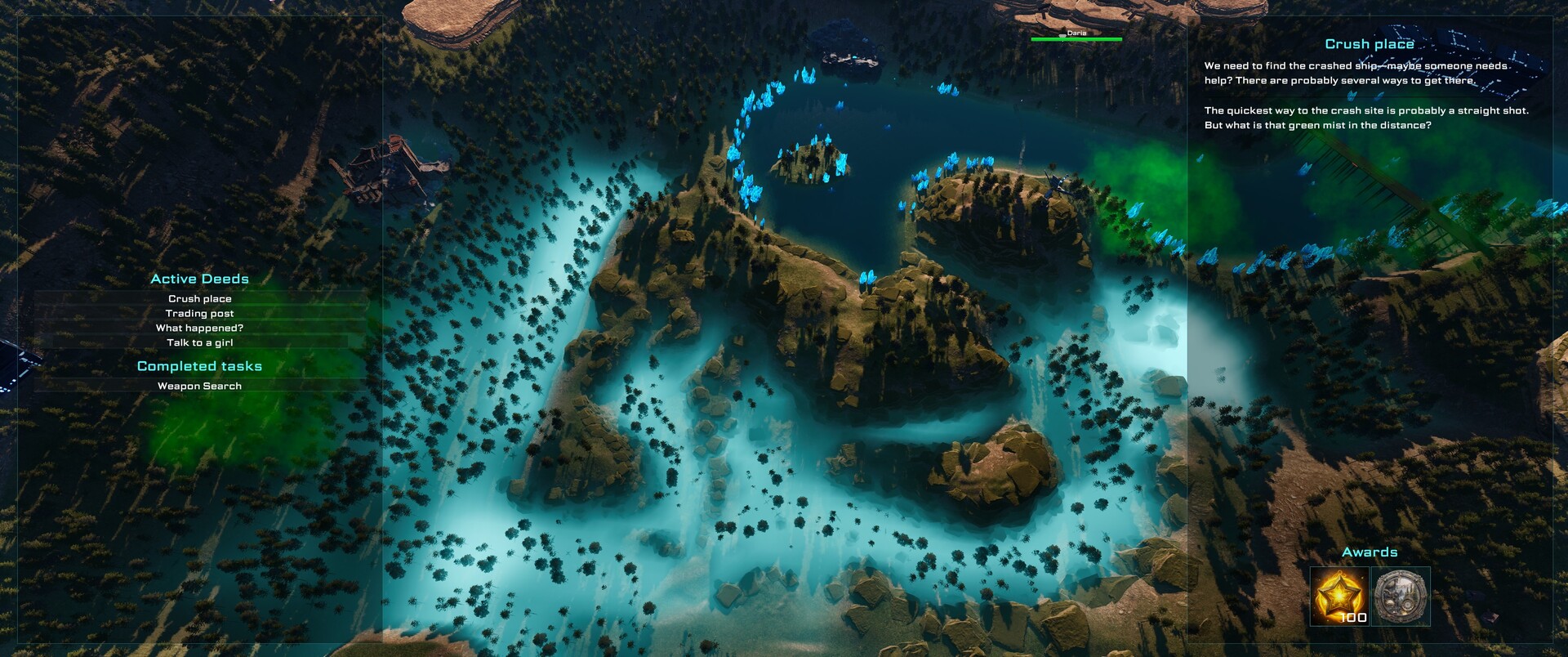Click Daria's green health bar
The image size is (1568, 657).
(1076, 38)
